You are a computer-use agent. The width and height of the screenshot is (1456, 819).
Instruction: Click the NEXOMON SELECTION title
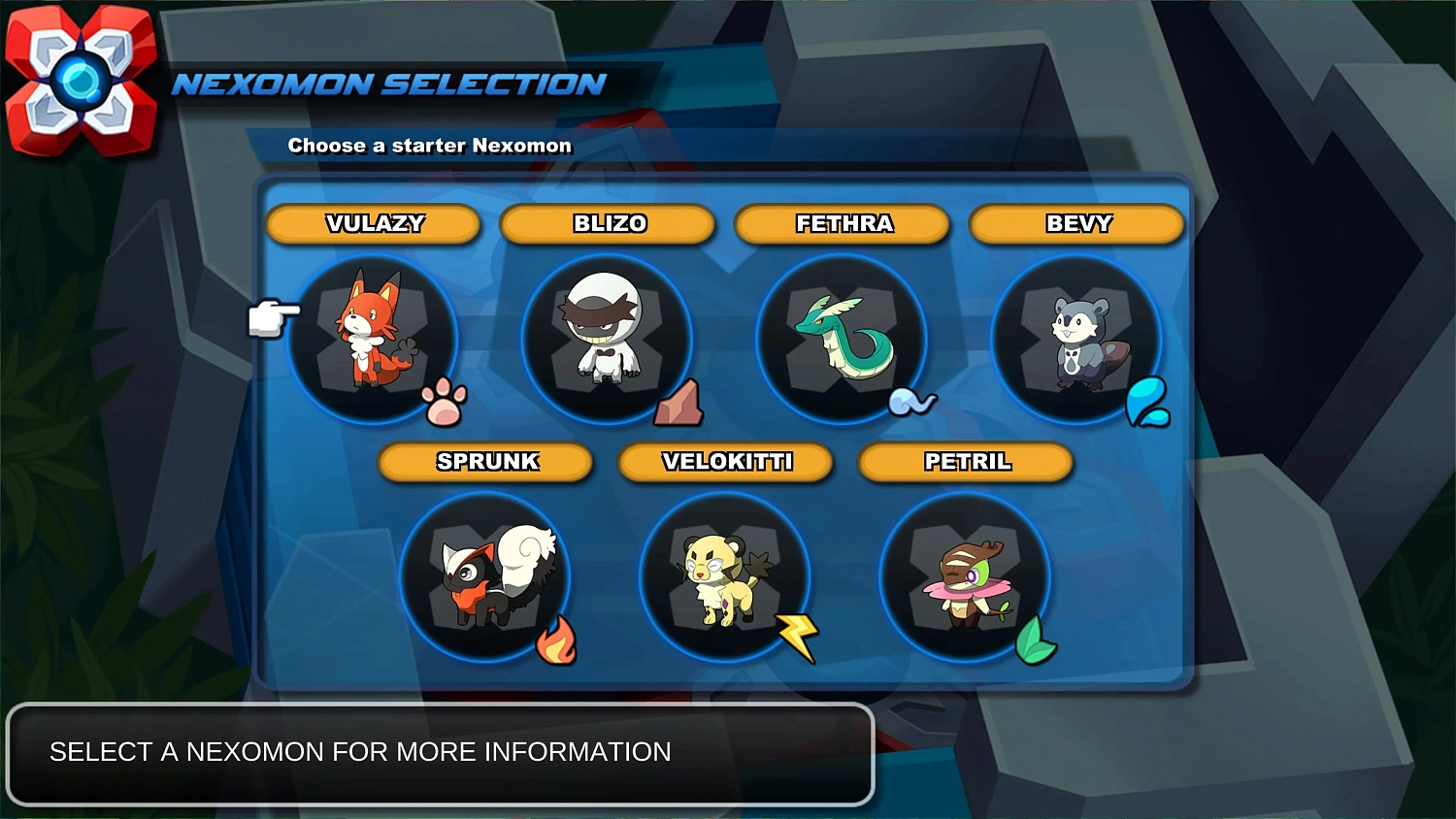pyautogui.click(x=386, y=84)
